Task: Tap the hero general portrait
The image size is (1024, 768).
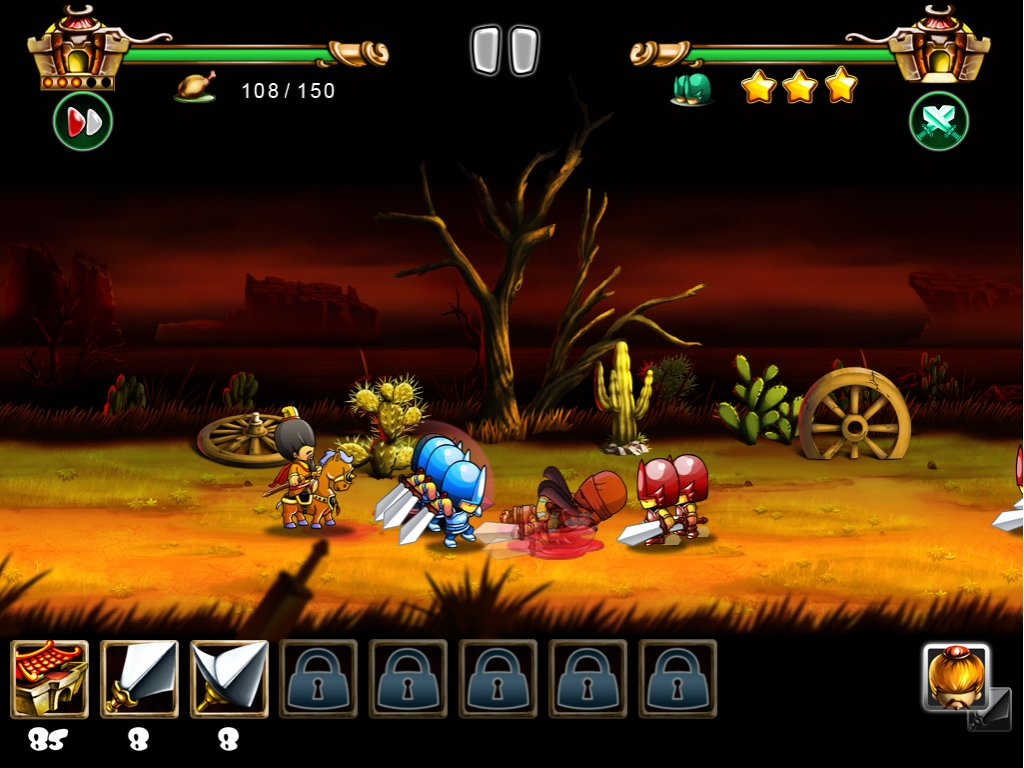Action: [956, 678]
